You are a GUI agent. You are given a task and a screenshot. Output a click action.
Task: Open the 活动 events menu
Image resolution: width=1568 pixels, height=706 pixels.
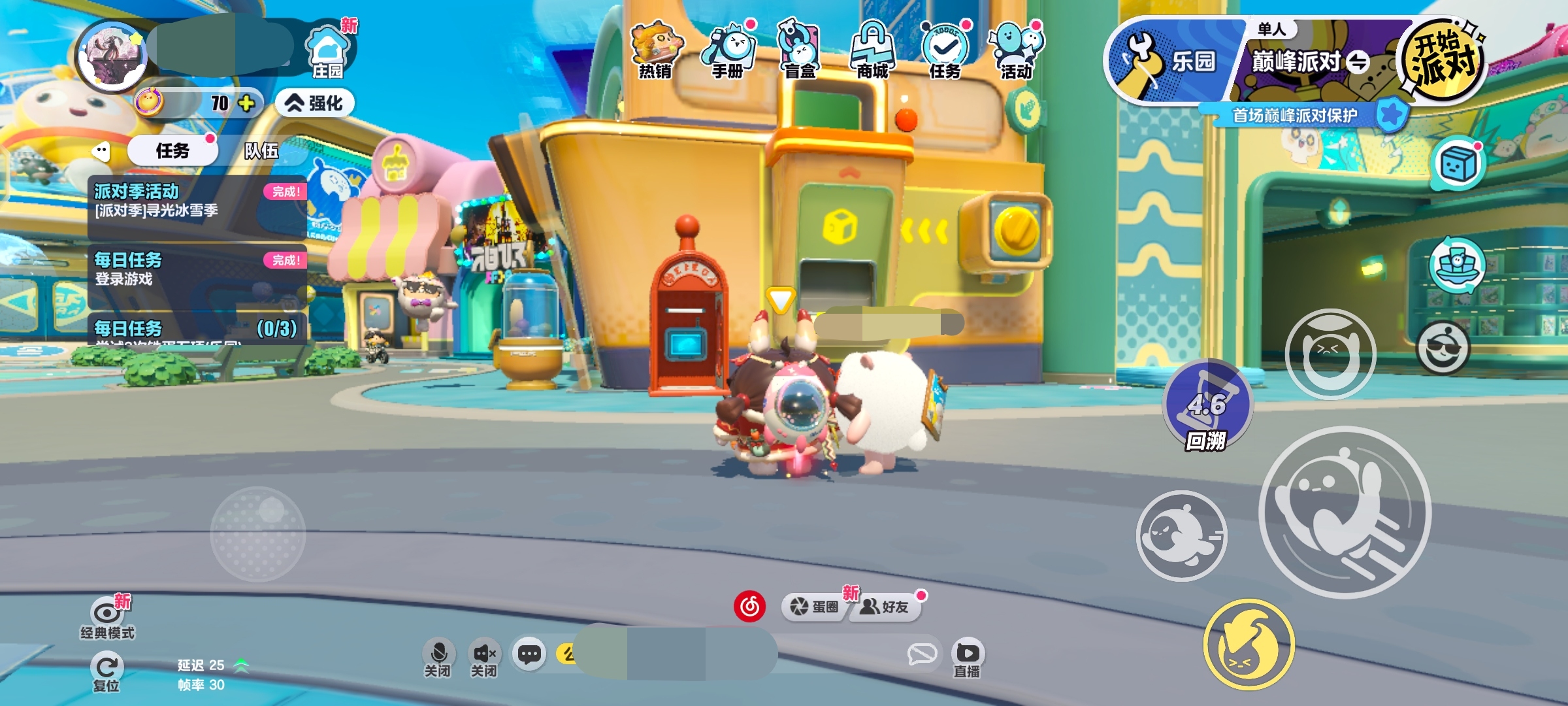click(1017, 50)
